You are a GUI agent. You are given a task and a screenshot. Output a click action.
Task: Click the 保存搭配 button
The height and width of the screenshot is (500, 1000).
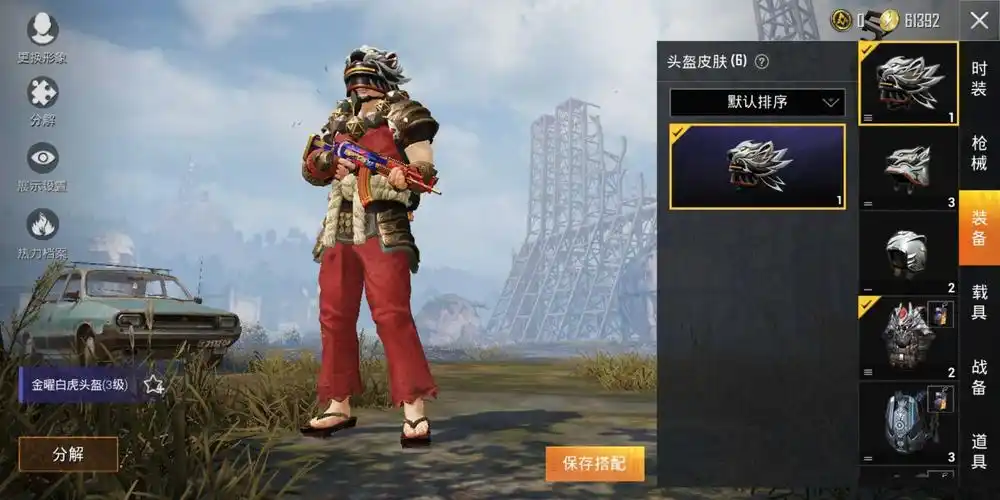(x=595, y=463)
